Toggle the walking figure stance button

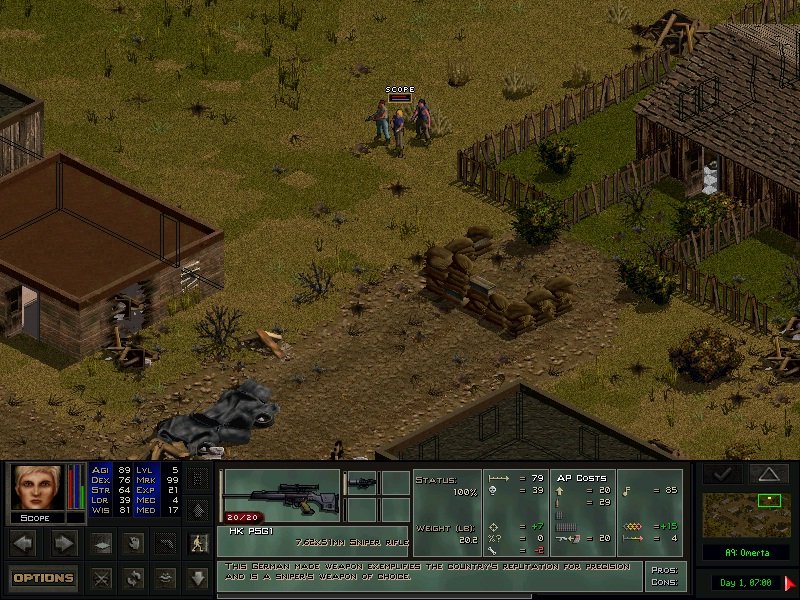(199, 544)
